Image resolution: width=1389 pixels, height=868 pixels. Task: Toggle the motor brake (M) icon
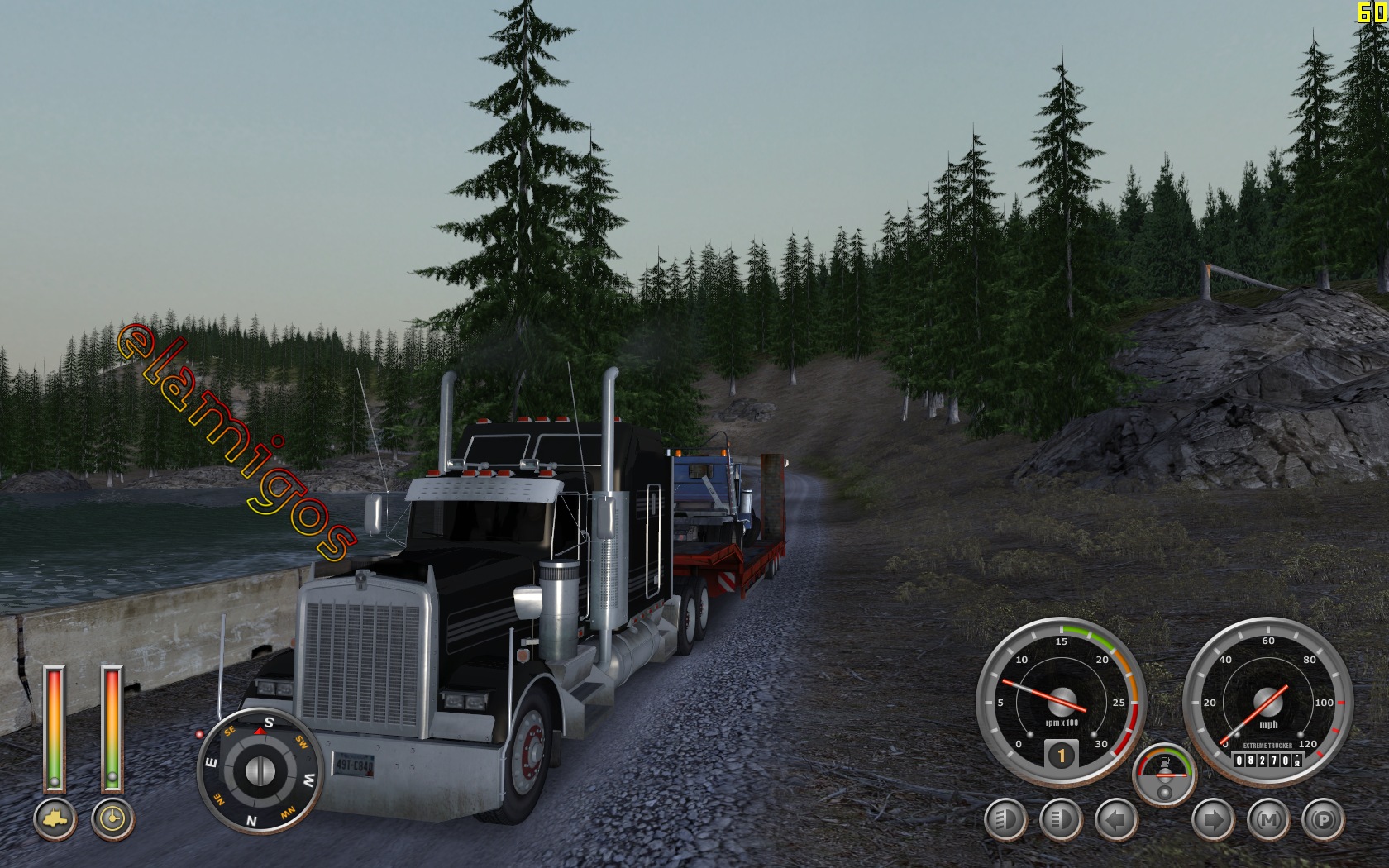(x=1268, y=820)
